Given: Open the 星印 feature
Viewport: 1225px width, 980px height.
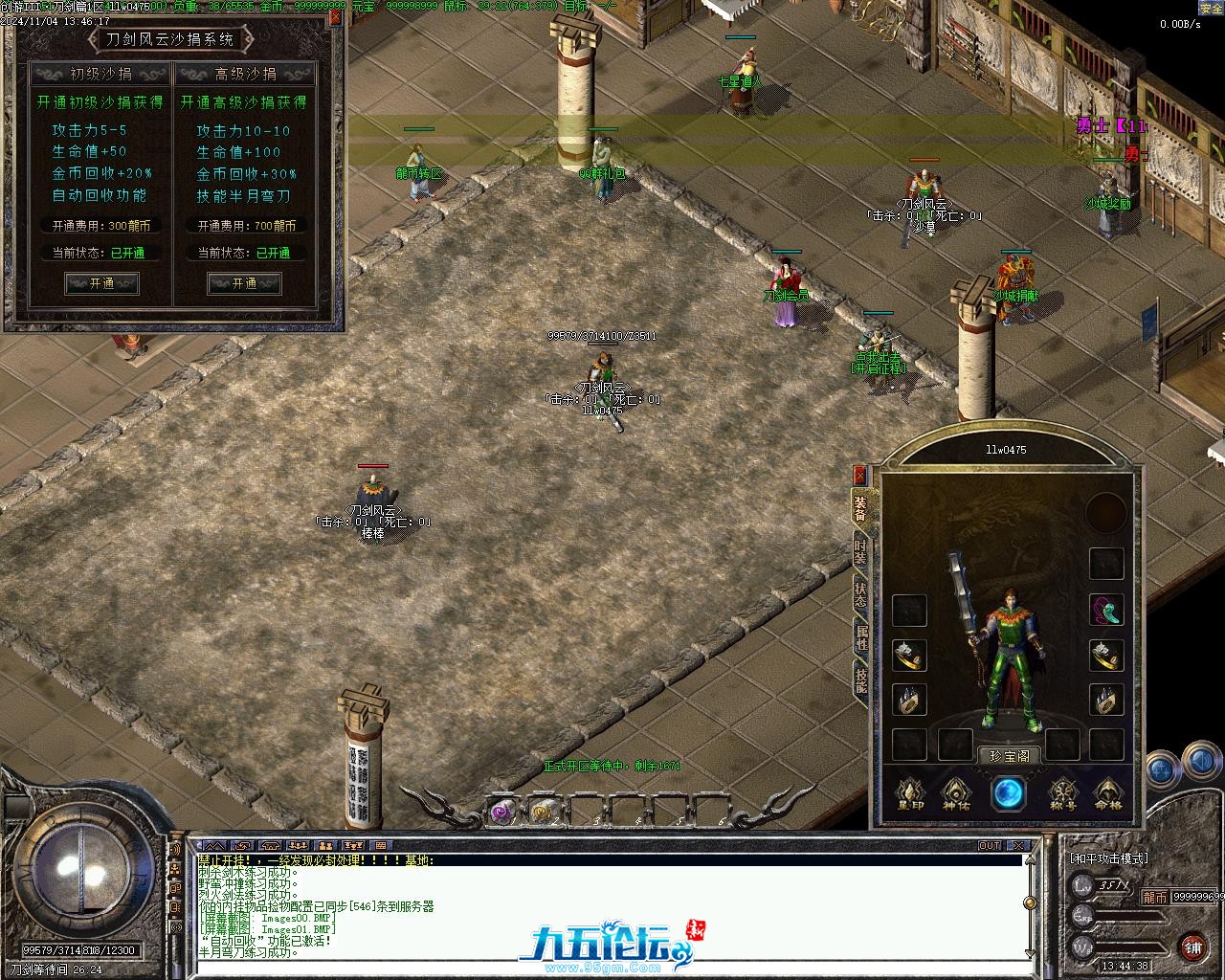Looking at the screenshot, I should (909, 793).
